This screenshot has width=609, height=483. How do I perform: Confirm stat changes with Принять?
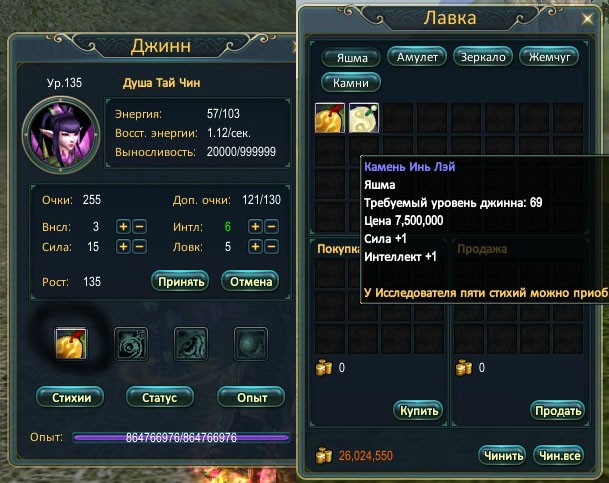(x=179, y=281)
